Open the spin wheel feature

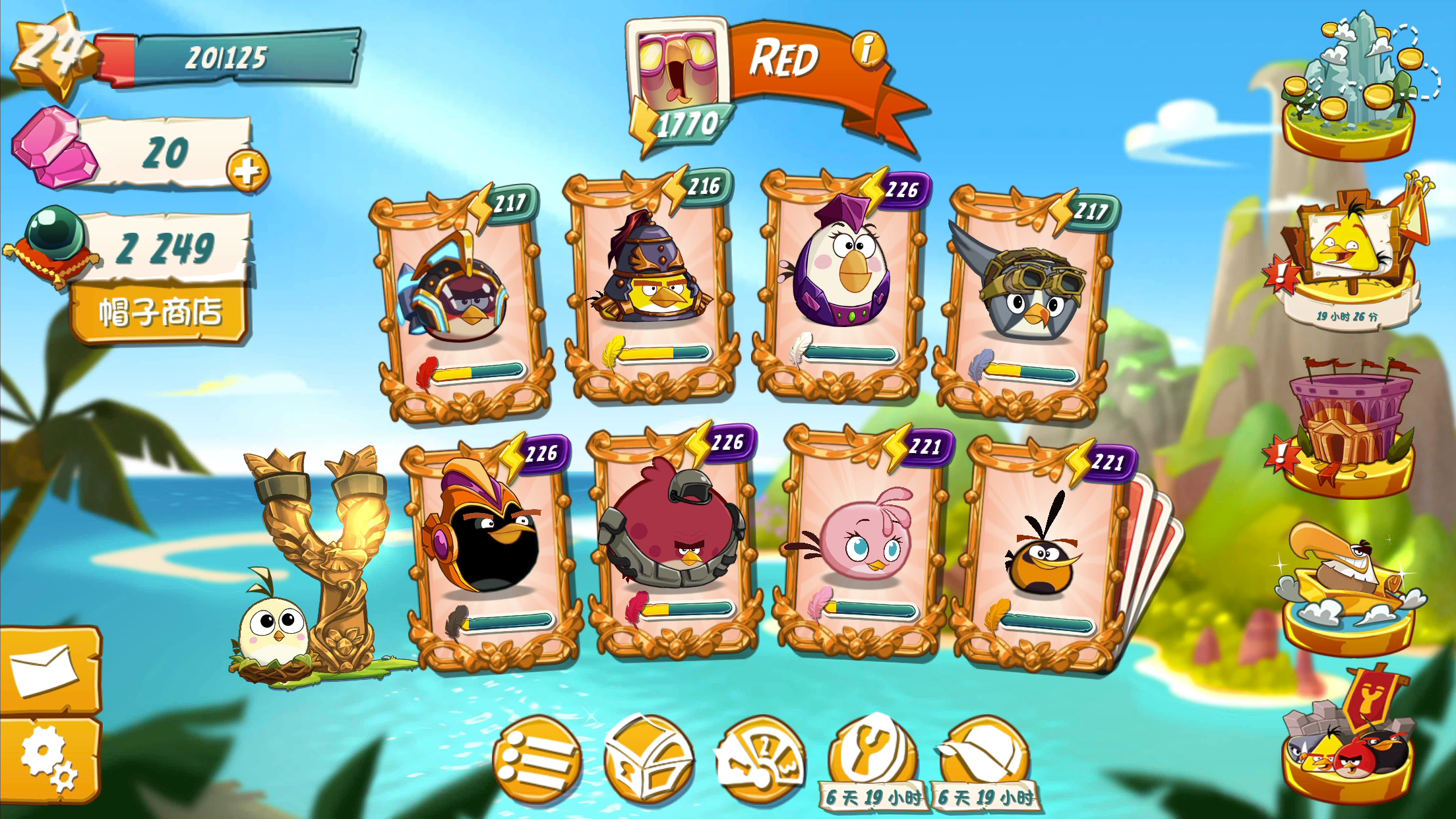click(760, 755)
